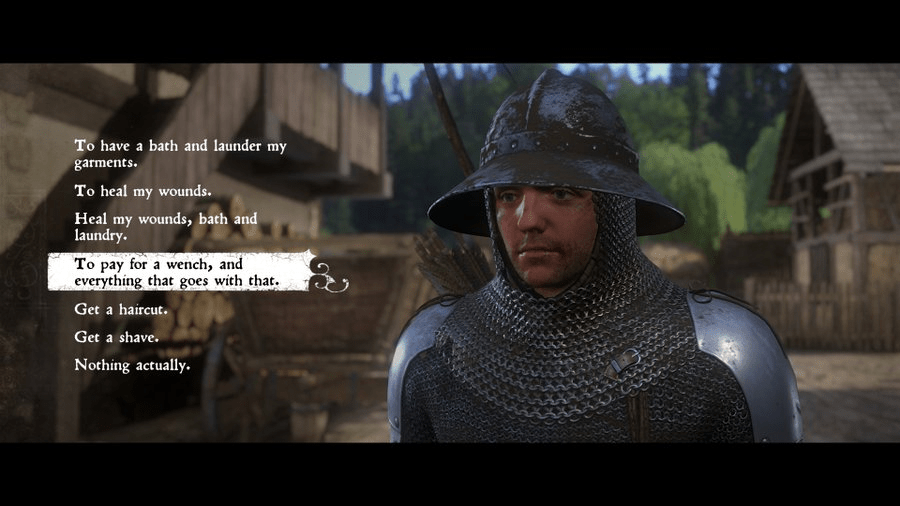Select the "To heal my wounds" reply
The image size is (900, 506).
point(142,190)
